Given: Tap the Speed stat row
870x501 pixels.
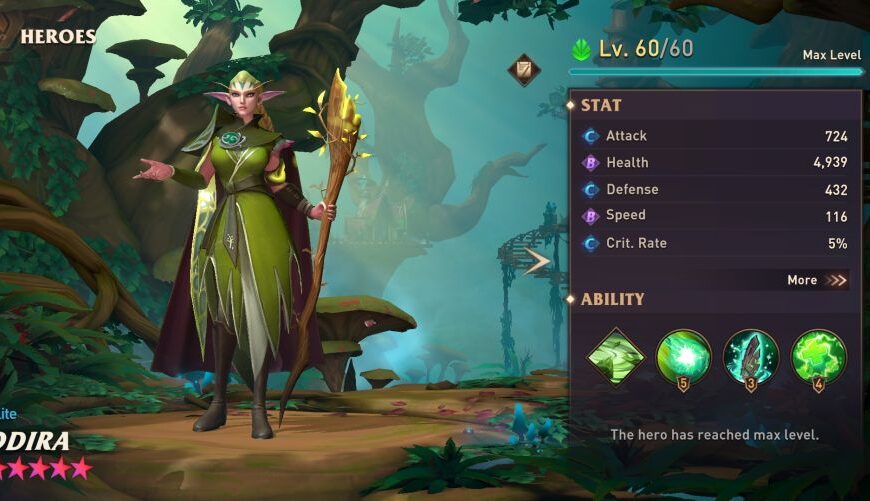Looking at the screenshot, I should pos(714,216).
